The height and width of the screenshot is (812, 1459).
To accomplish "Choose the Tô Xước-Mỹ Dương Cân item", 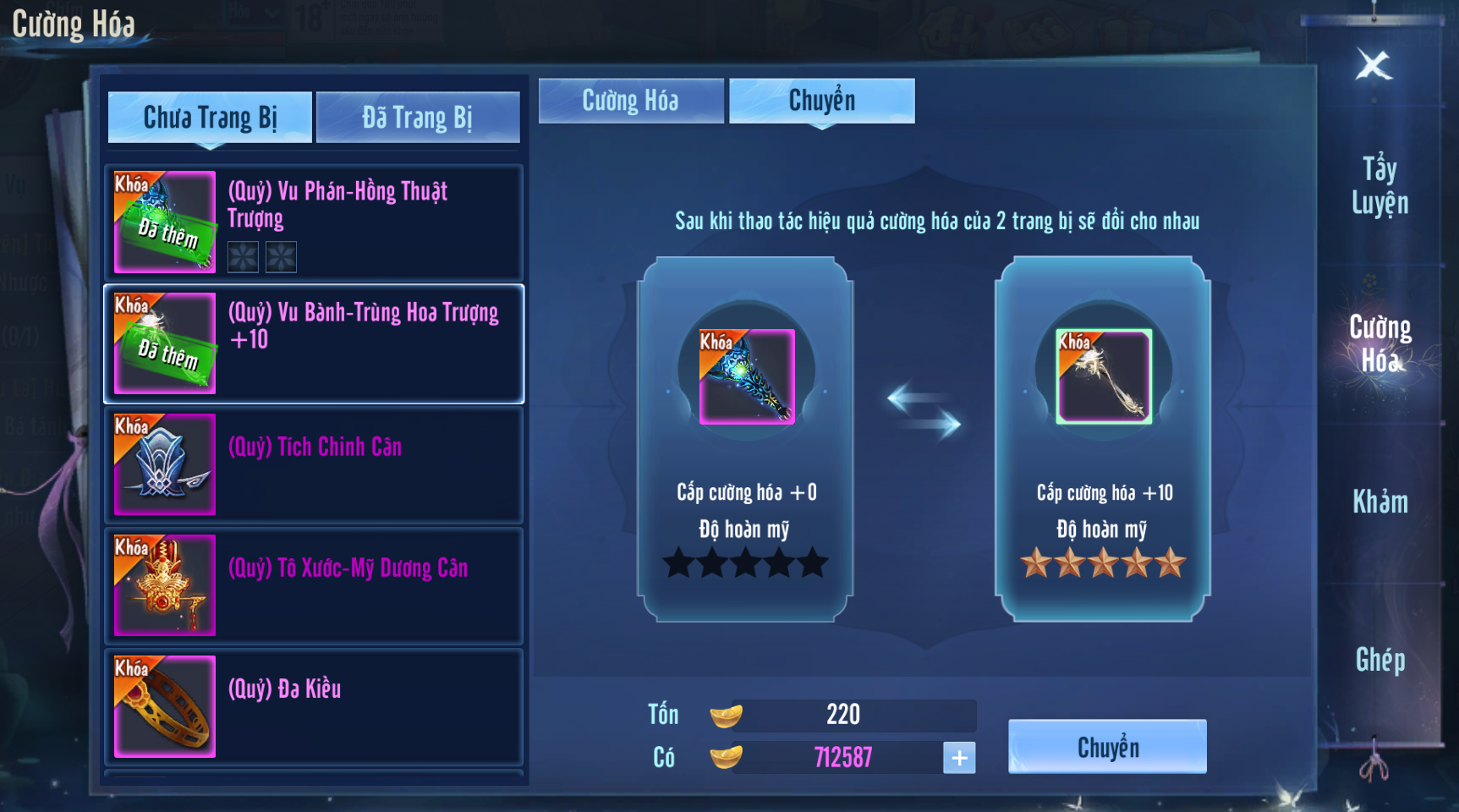I will coord(314,585).
